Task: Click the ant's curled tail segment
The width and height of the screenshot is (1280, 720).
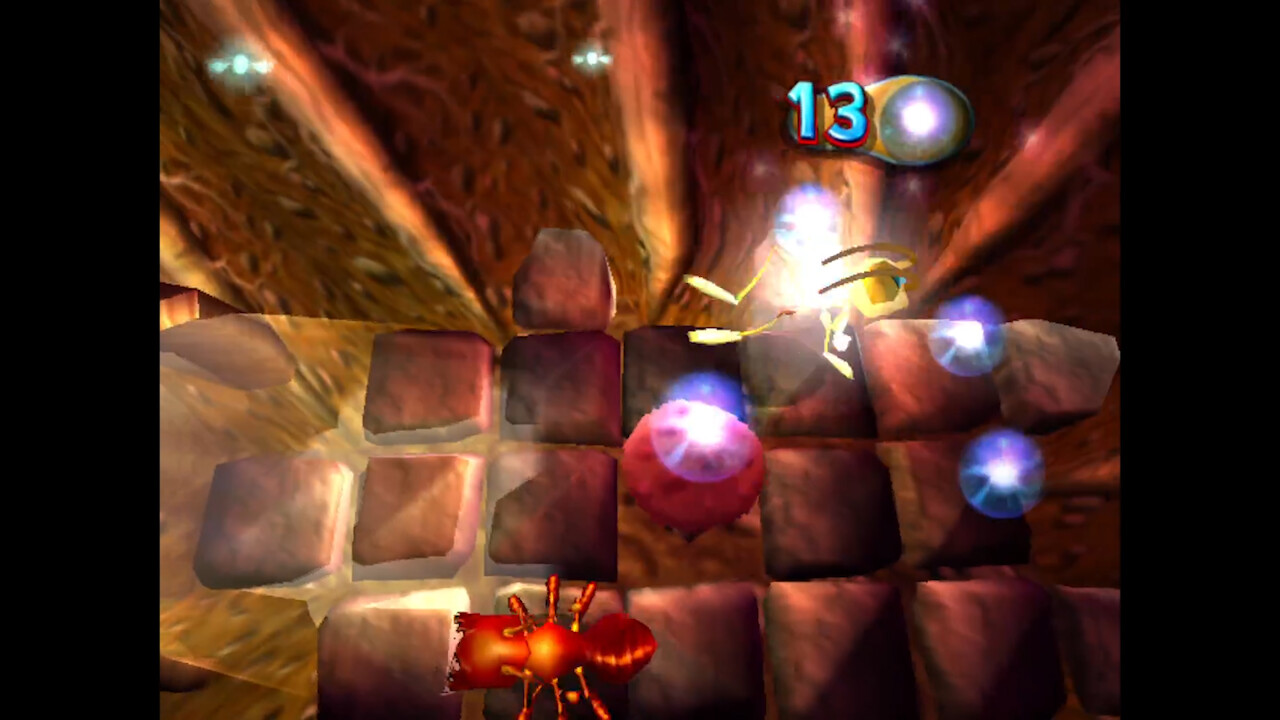Action: (x=620, y=650)
